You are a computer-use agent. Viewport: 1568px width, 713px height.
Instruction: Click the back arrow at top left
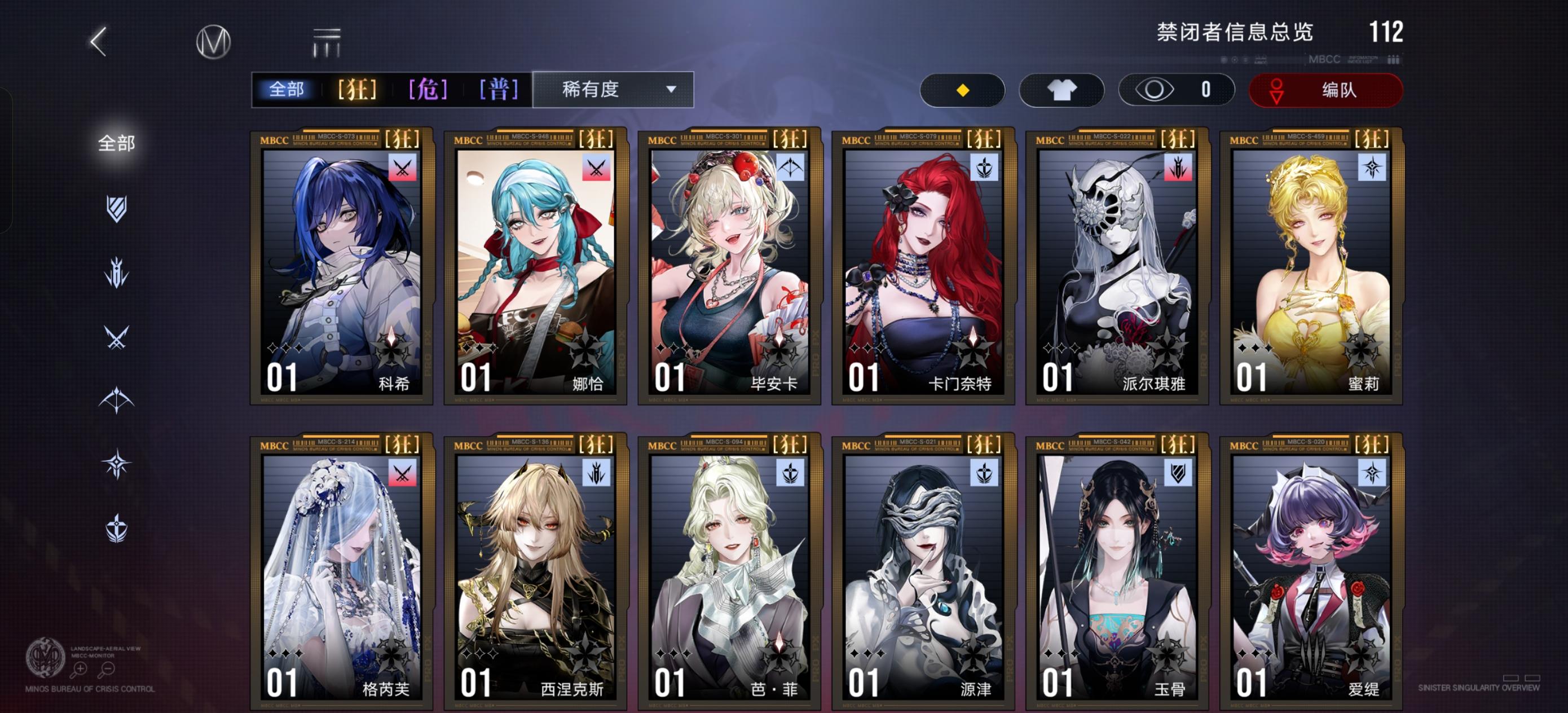tap(99, 44)
